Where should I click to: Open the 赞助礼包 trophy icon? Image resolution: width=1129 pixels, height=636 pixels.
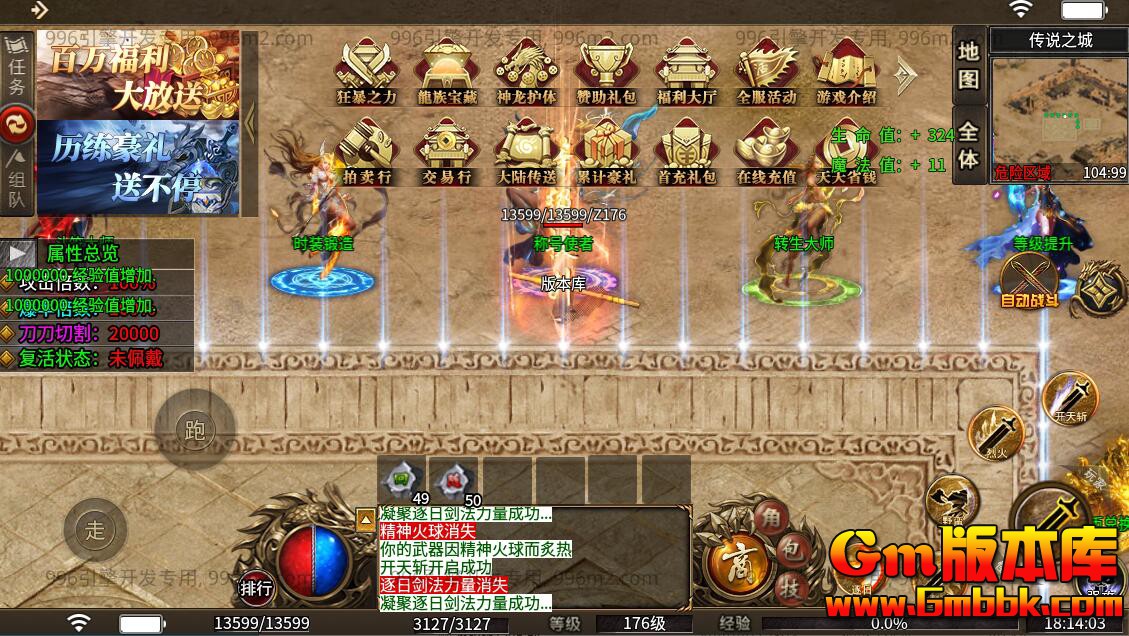pos(606,70)
